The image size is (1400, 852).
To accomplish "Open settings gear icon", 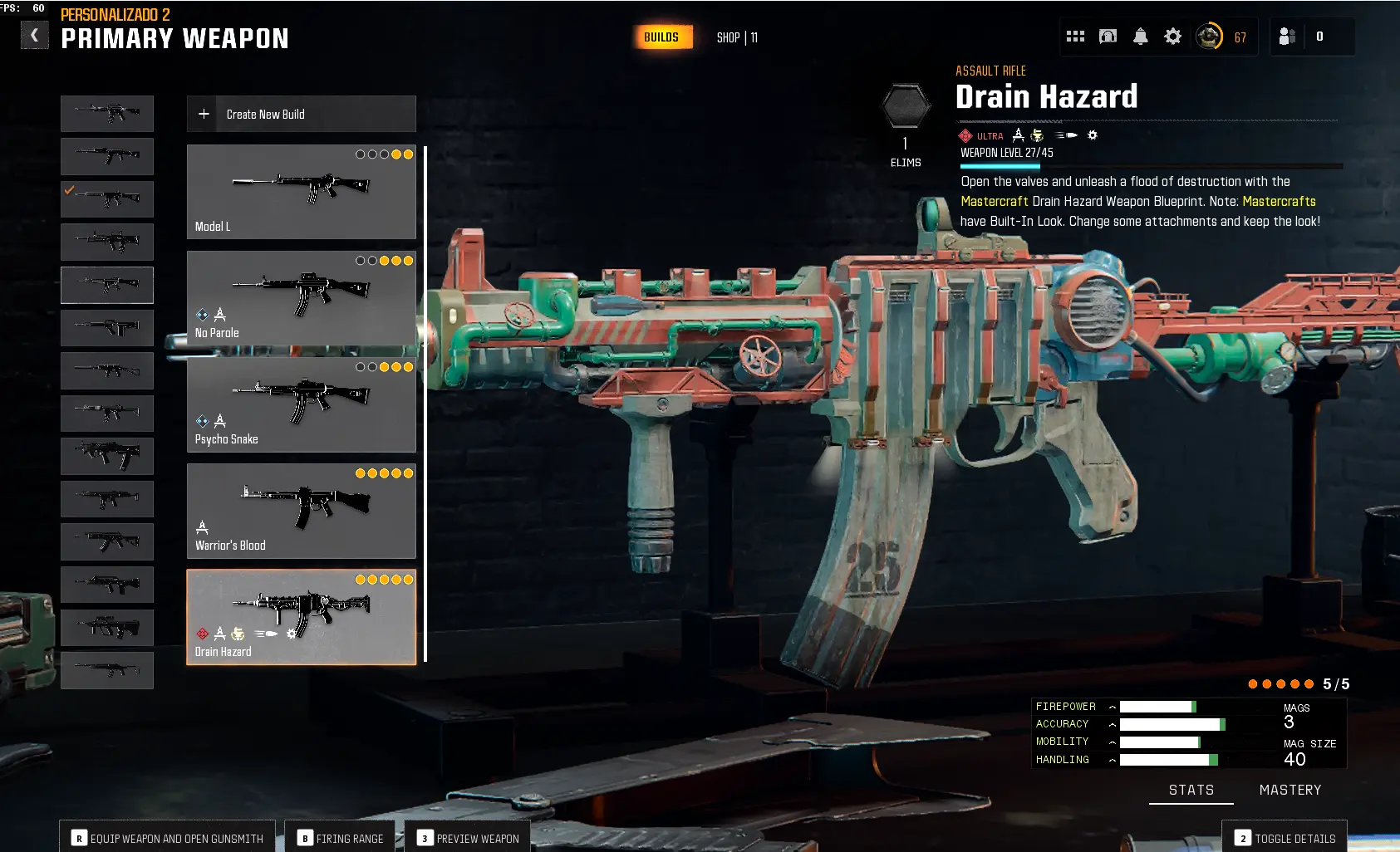I will click(x=1172, y=37).
